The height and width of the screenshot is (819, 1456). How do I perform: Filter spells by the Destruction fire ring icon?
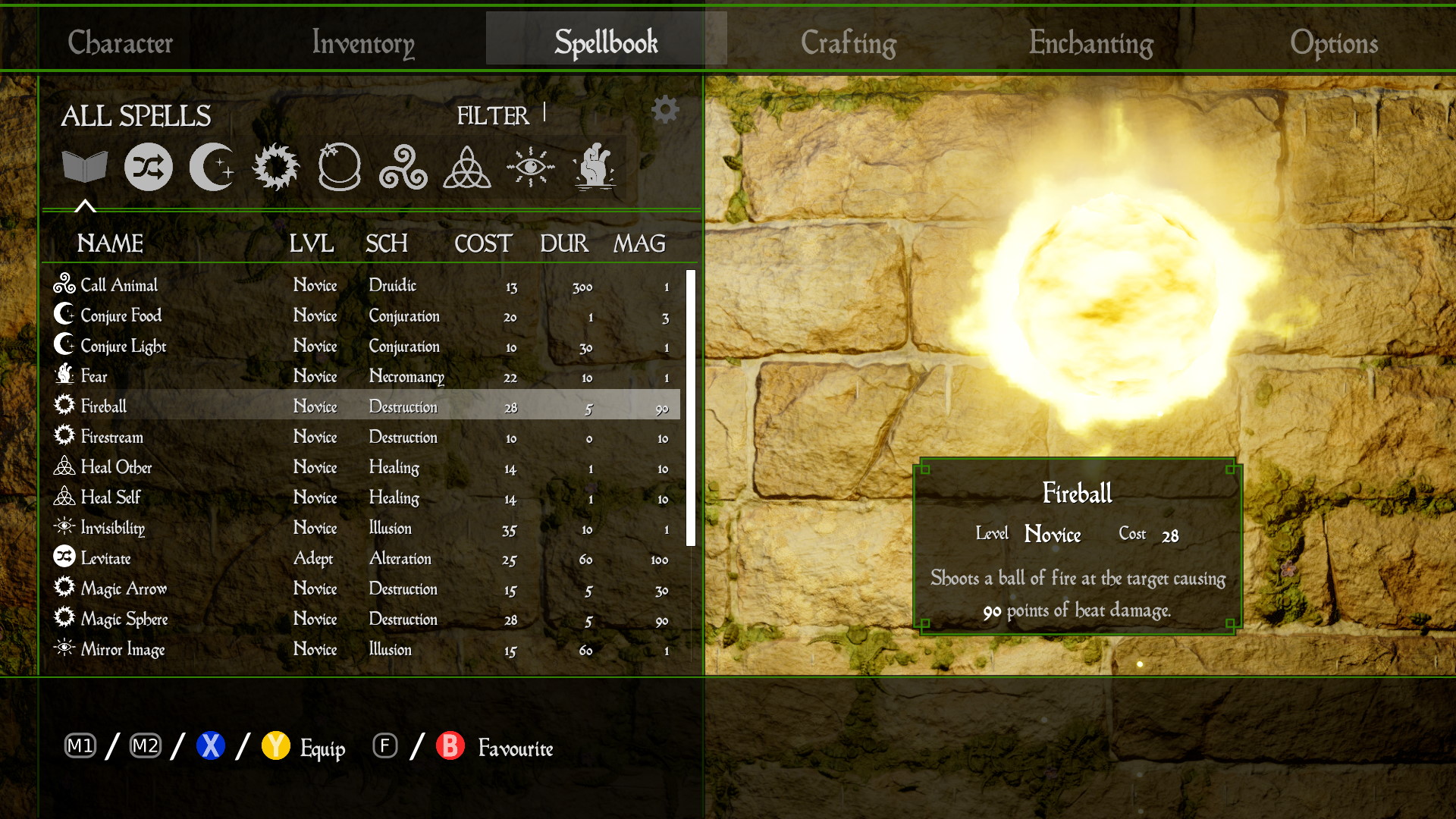coord(276,167)
